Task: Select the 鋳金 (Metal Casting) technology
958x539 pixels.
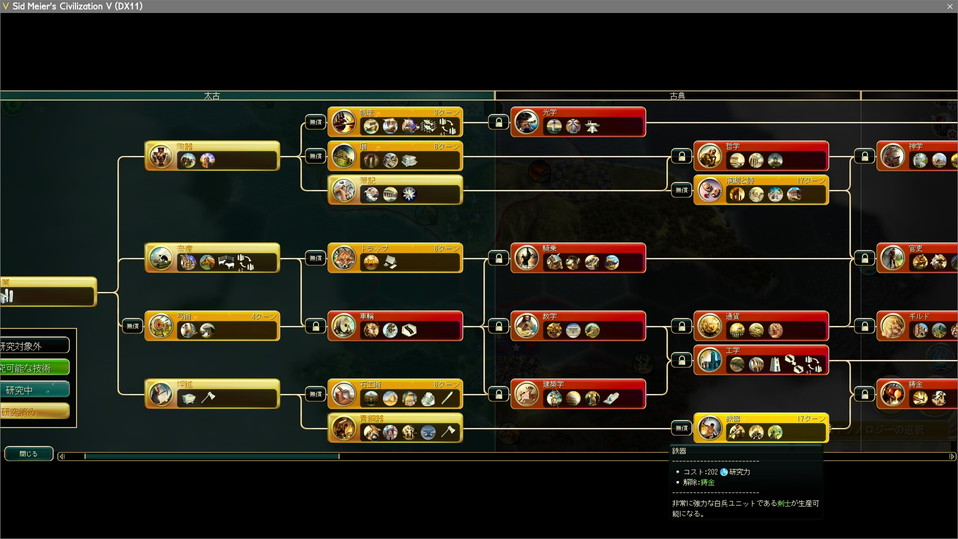Action: coord(917,394)
